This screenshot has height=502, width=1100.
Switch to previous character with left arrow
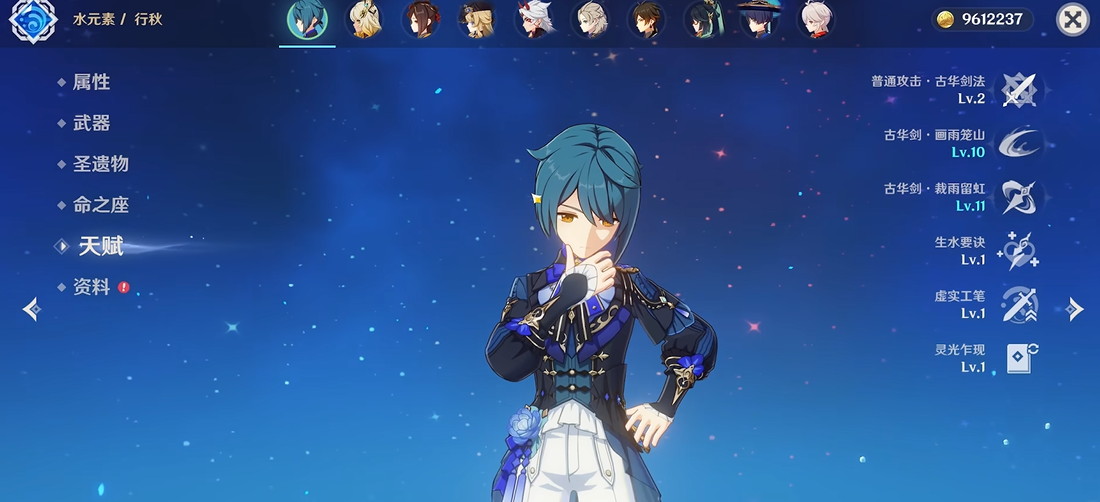[x=30, y=309]
